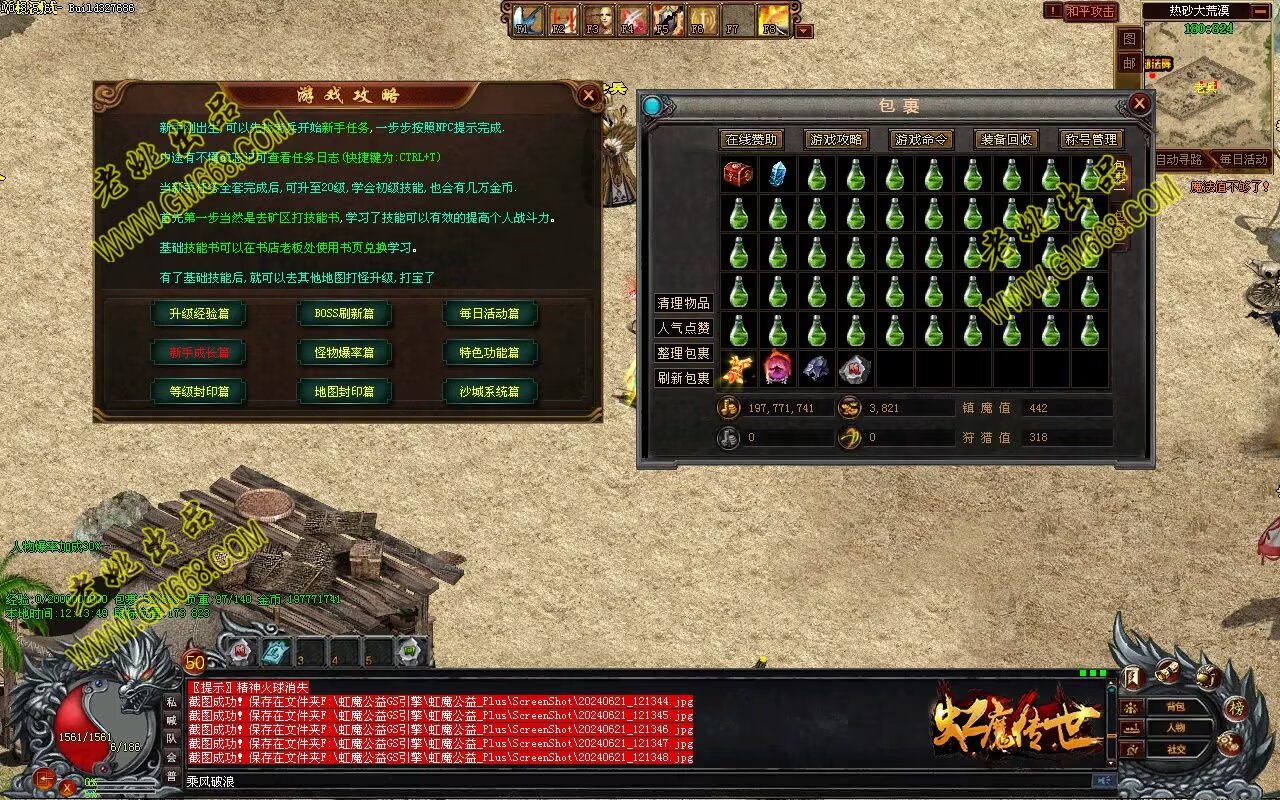Open the 每日活动篇 guide section
Image resolution: width=1280 pixels, height=800 pixels.
tap(489, 313)
